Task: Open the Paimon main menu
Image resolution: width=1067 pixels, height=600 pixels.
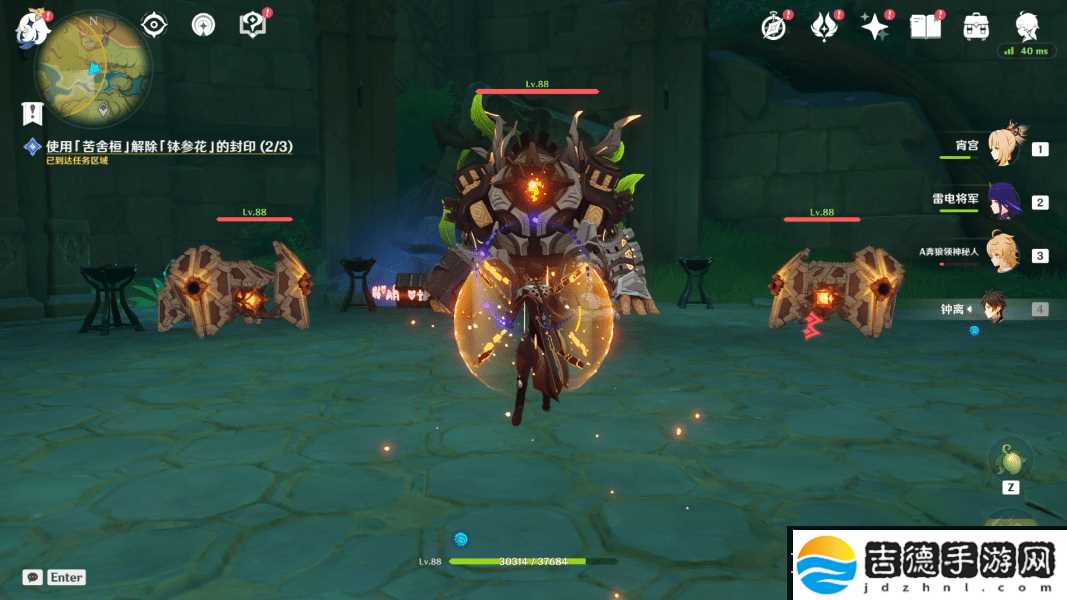Action: pos(32,28)
